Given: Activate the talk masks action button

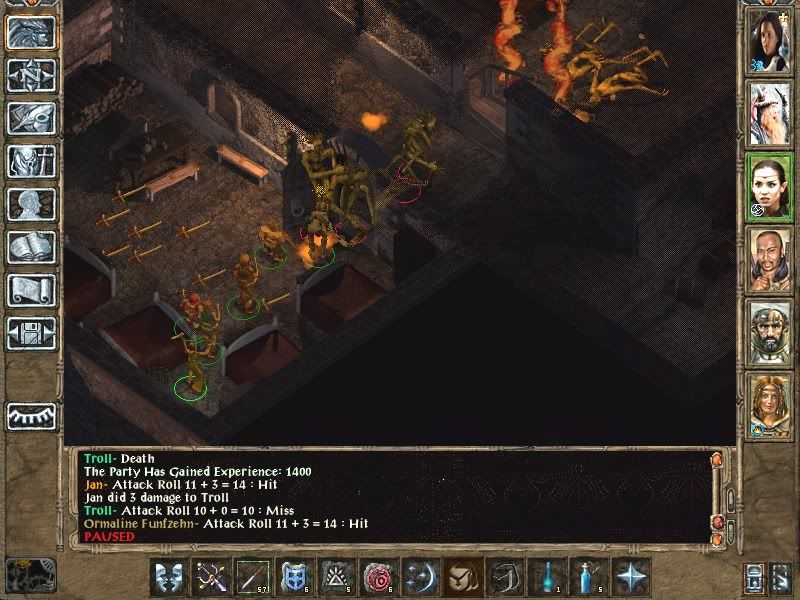Looking at the screenshot, I should point(169,577).
